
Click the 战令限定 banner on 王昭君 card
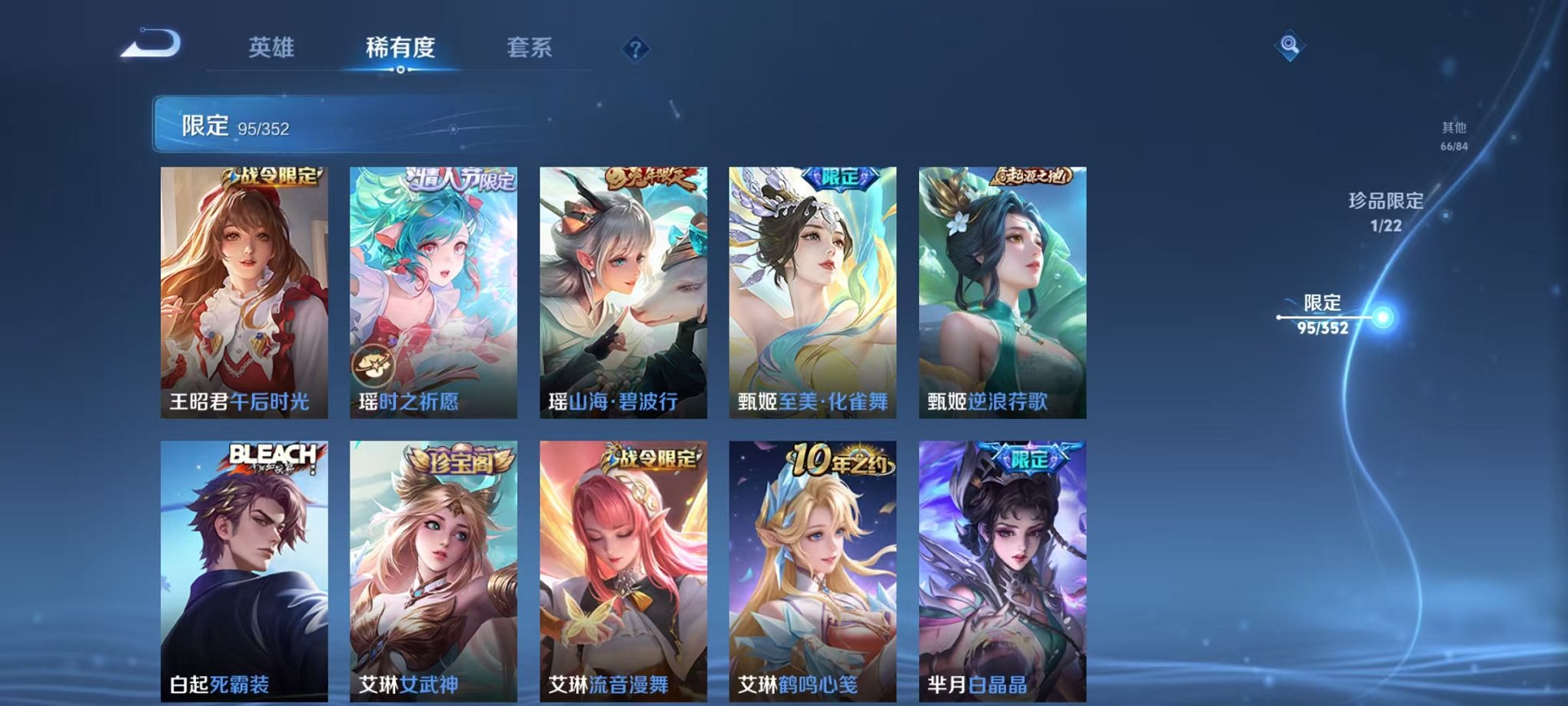pos(273,177)
